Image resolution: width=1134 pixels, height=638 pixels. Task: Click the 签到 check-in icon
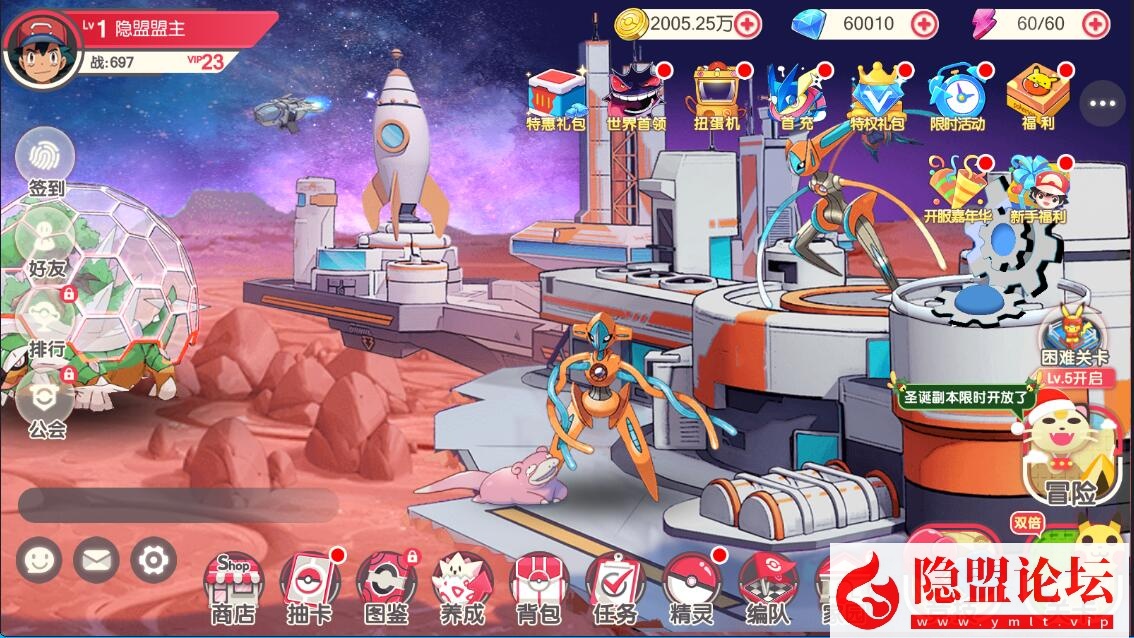click(46, 160)
